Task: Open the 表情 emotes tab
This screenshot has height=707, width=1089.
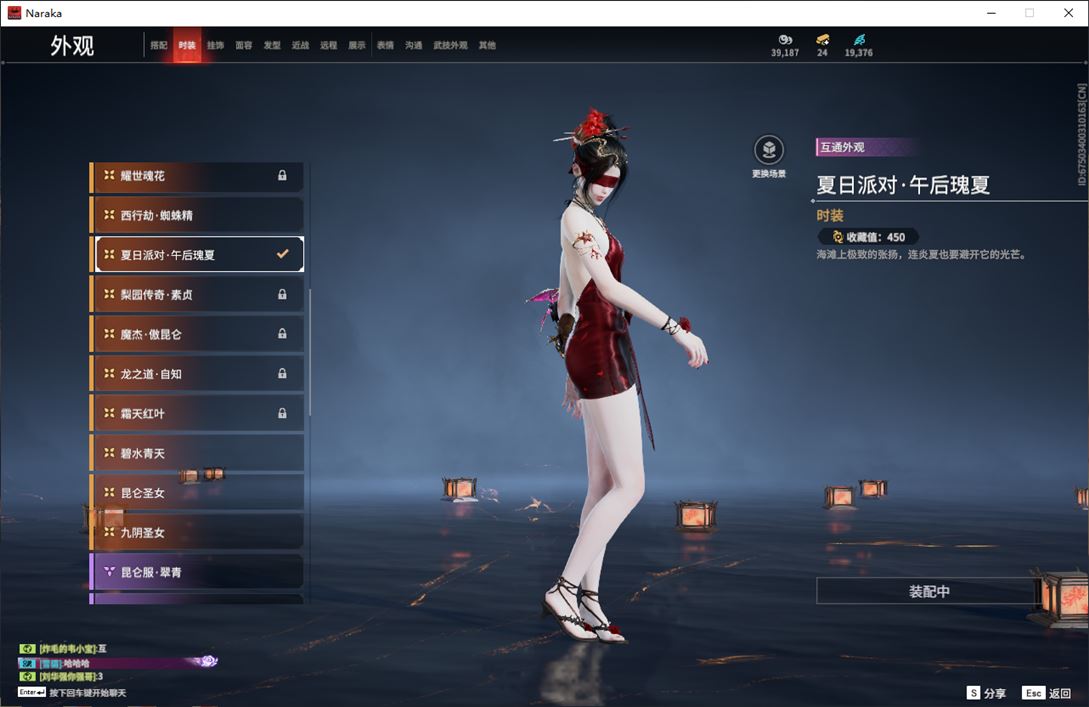Action: pyautogui.click(x=385, y=46)
